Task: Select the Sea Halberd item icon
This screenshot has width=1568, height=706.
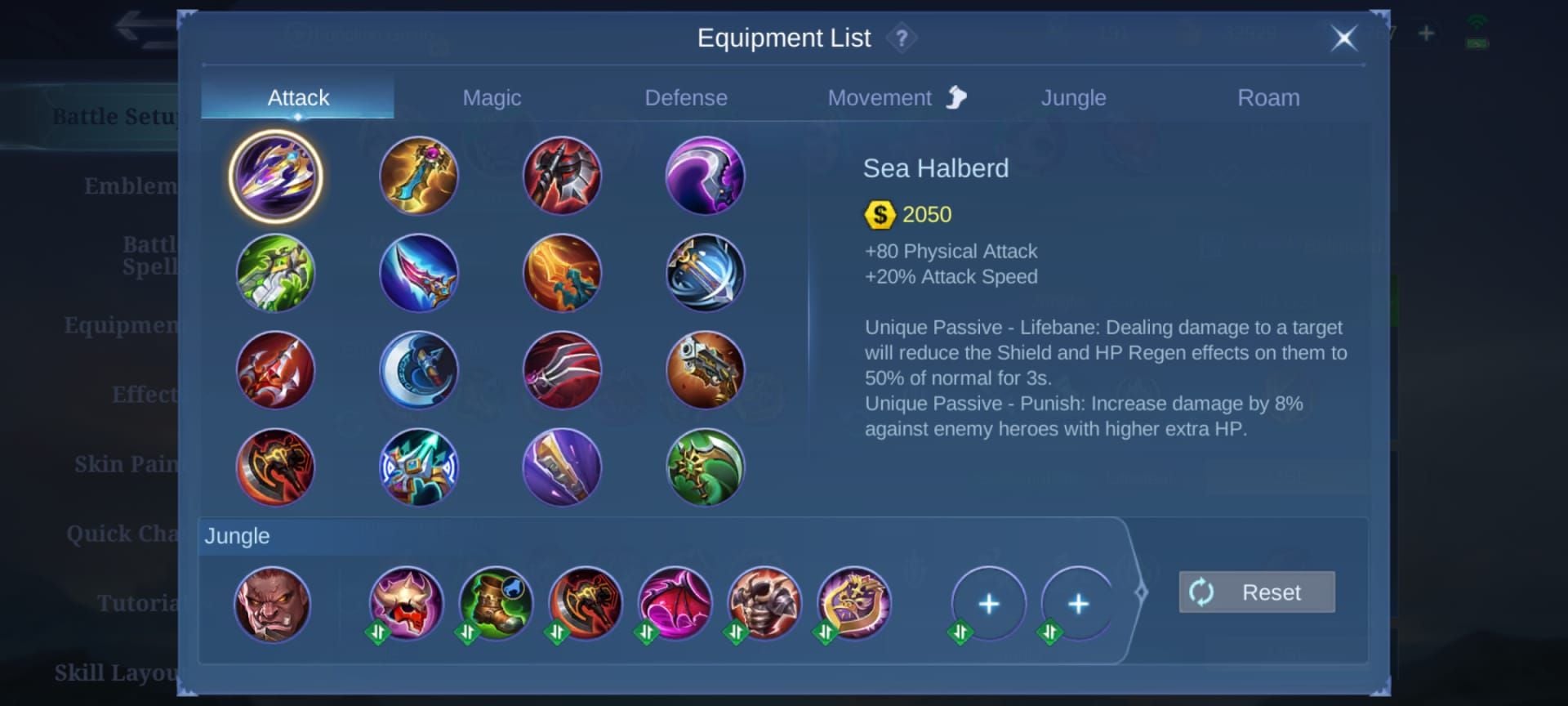Action: tap(275, 176)
